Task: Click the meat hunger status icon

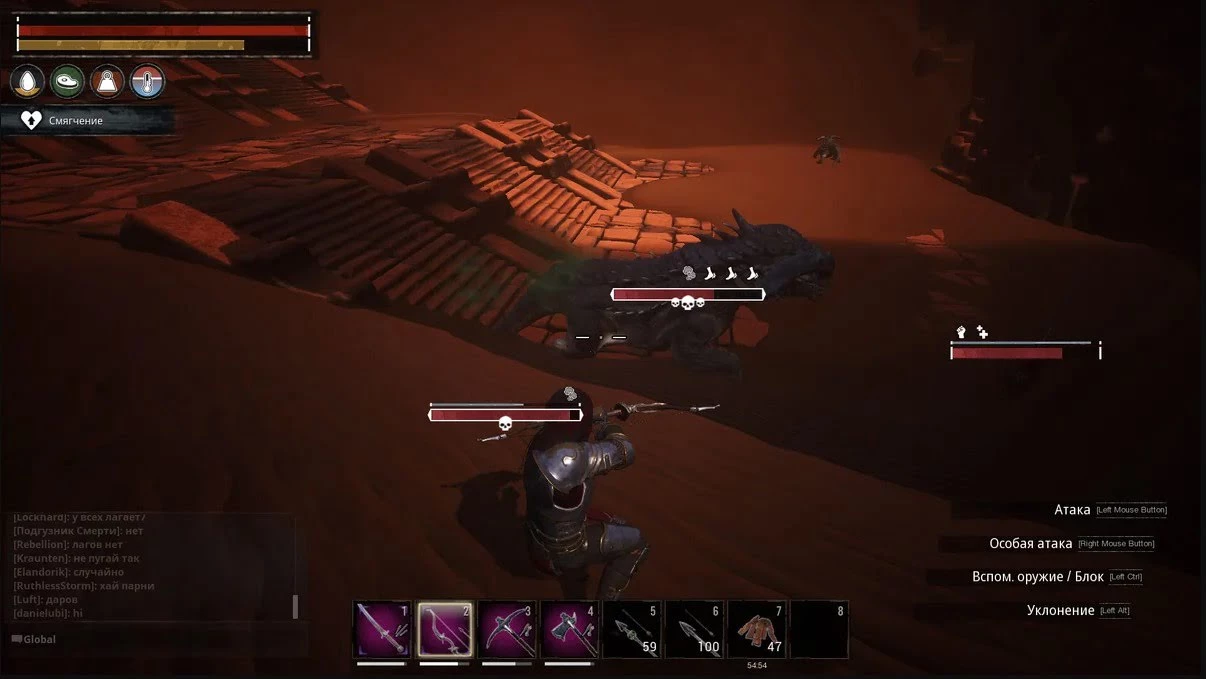Action: [x=67, y=81]
